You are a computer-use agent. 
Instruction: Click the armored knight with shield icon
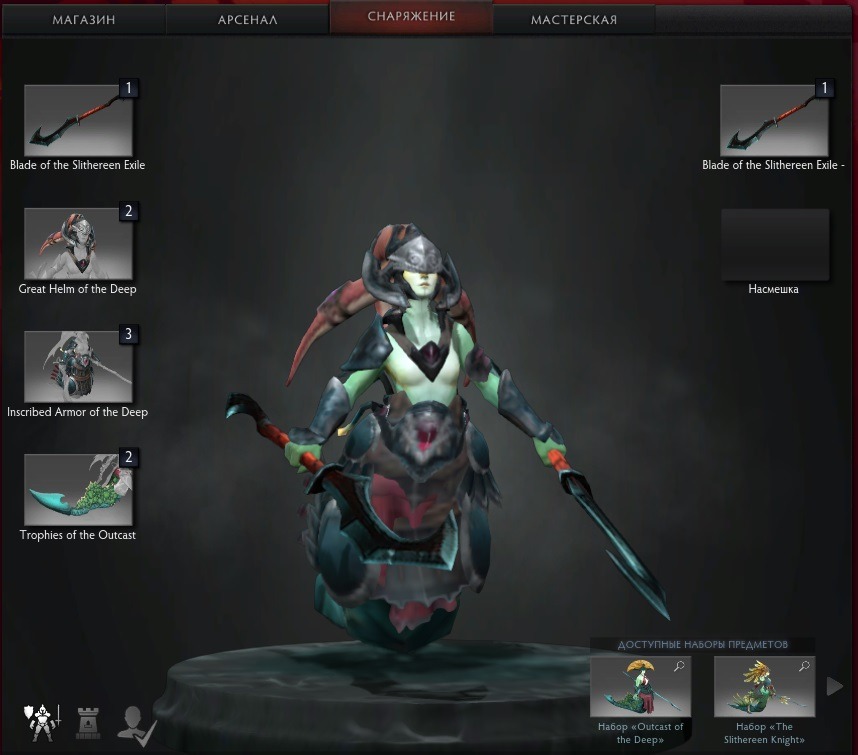click(x=42, y=719)
